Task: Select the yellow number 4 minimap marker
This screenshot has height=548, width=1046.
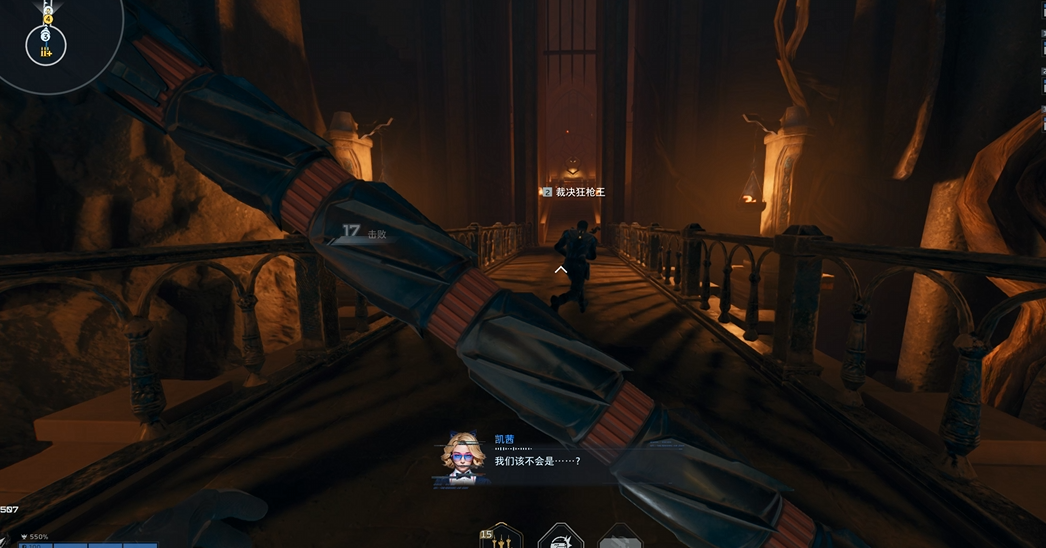Action: click(x=46, y=19)
